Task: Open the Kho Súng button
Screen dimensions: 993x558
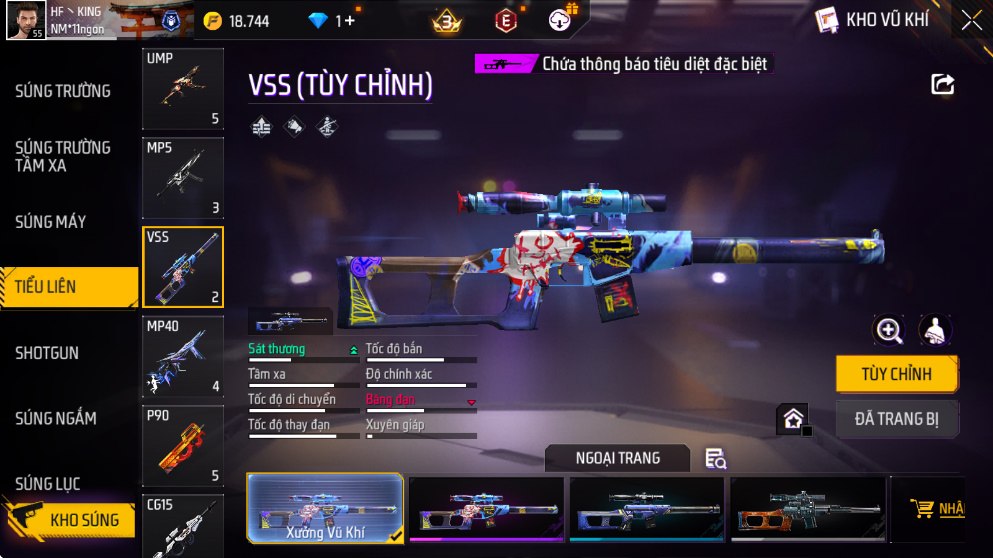Action: tap(70, 520)
